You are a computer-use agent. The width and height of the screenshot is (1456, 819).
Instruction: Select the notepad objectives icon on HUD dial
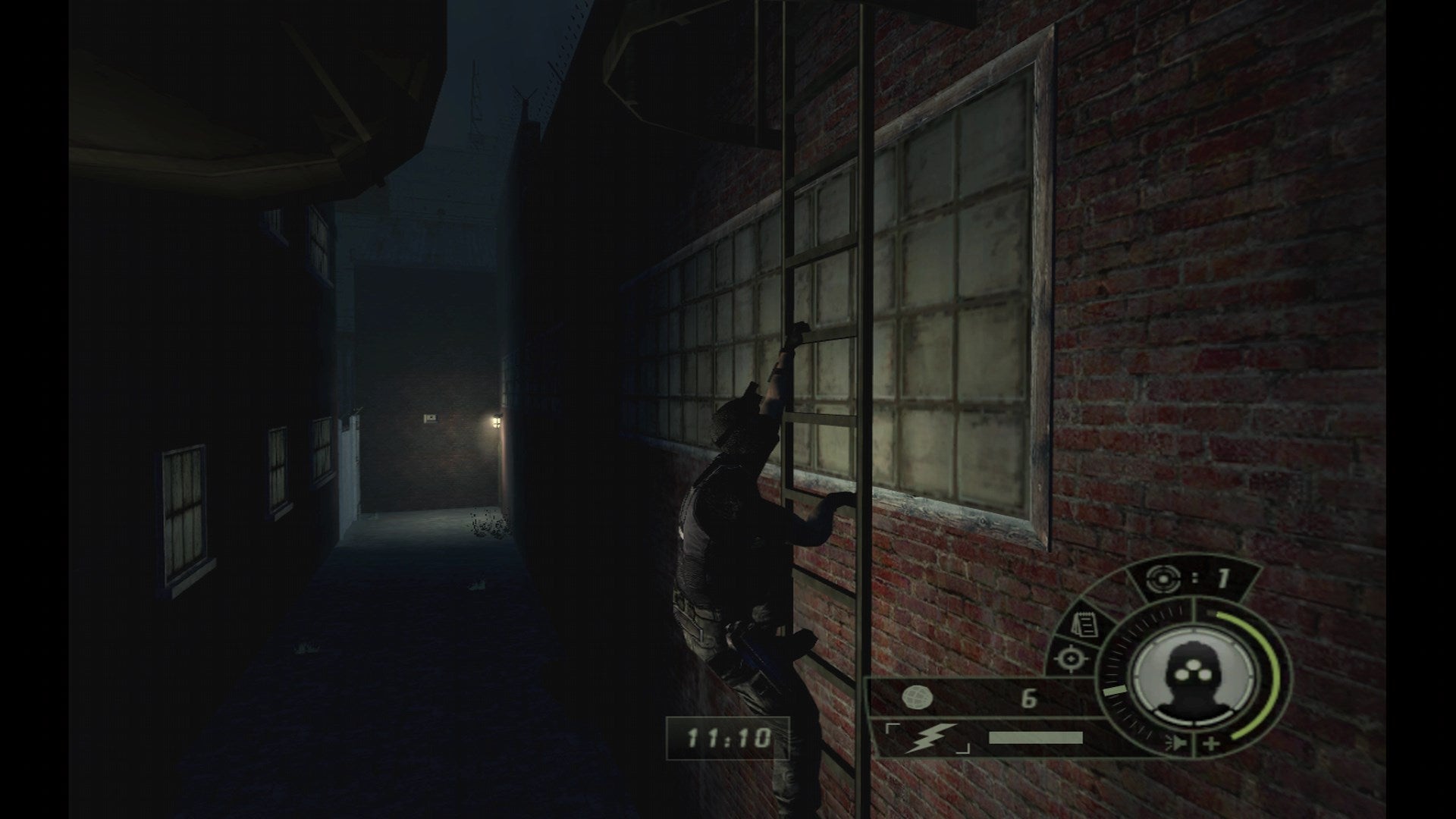[x=1086, y=624]
